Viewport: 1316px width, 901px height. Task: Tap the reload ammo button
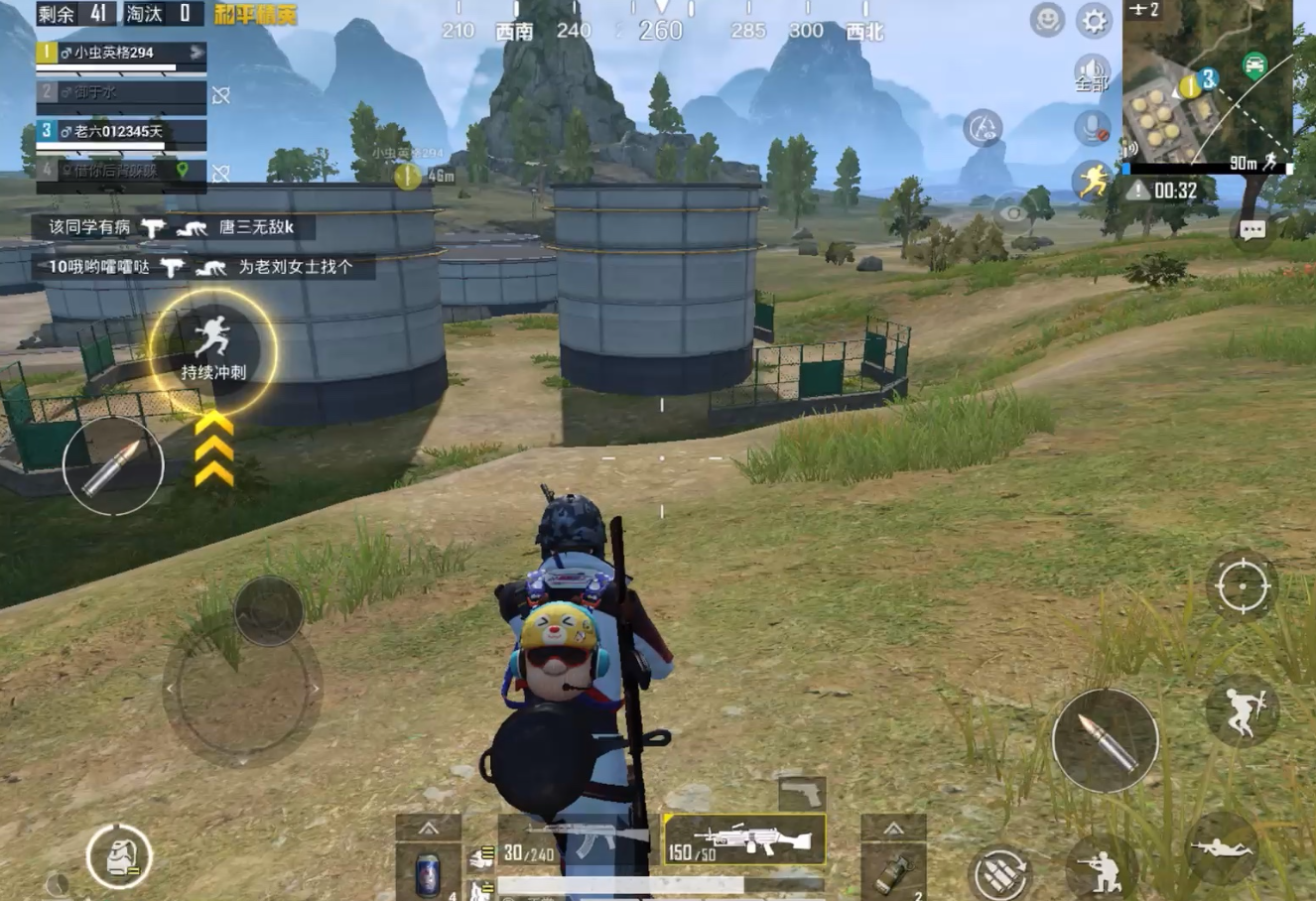(1000, 873)
